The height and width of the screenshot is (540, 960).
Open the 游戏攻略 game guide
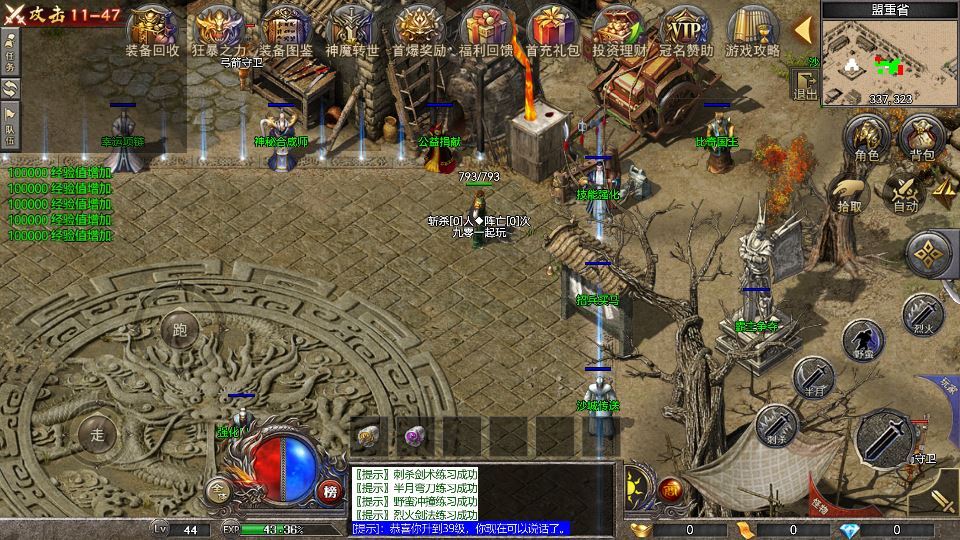(x=752, y=29)
